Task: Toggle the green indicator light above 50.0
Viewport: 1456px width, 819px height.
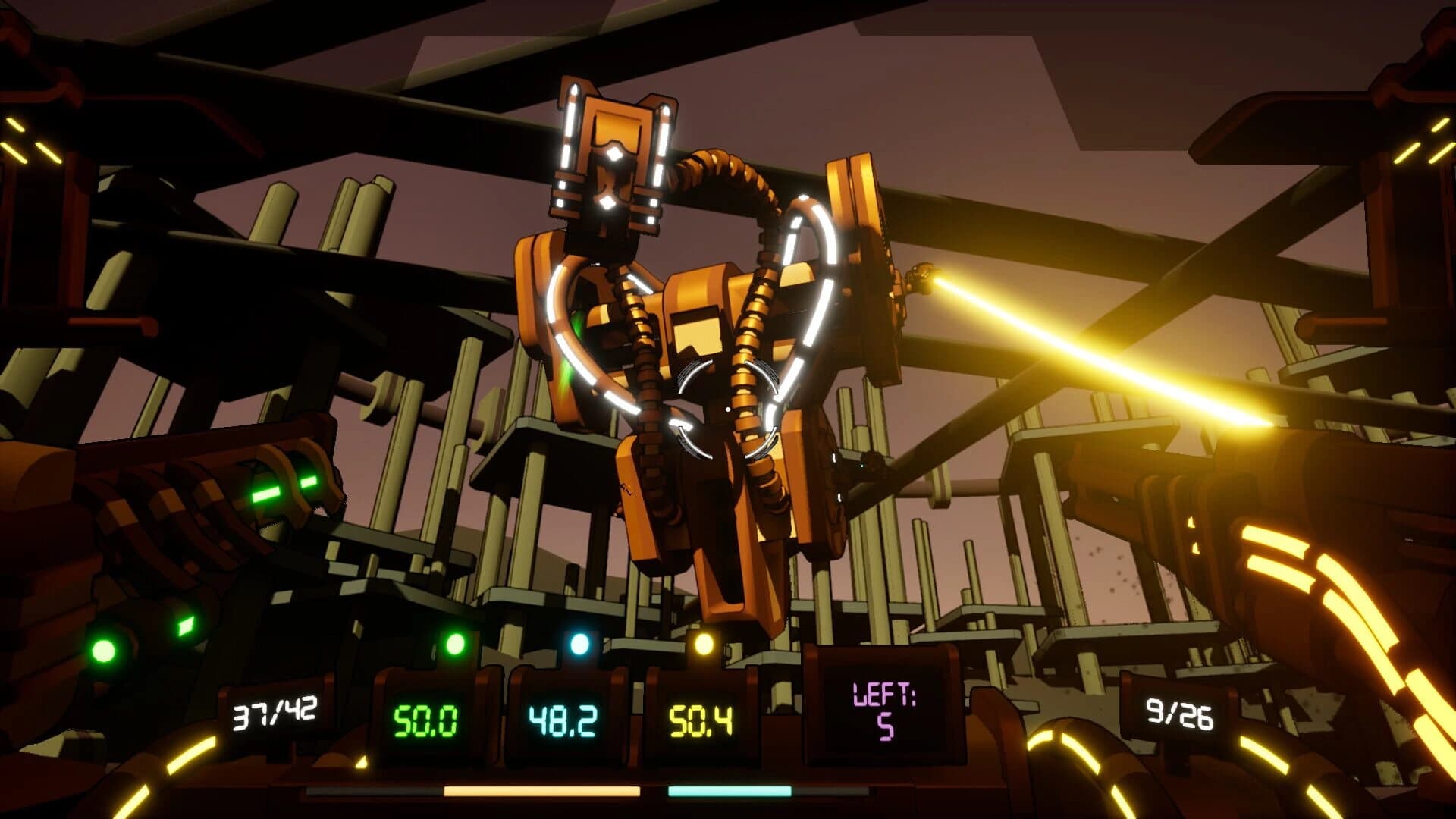Action: [x=456, y=644]
